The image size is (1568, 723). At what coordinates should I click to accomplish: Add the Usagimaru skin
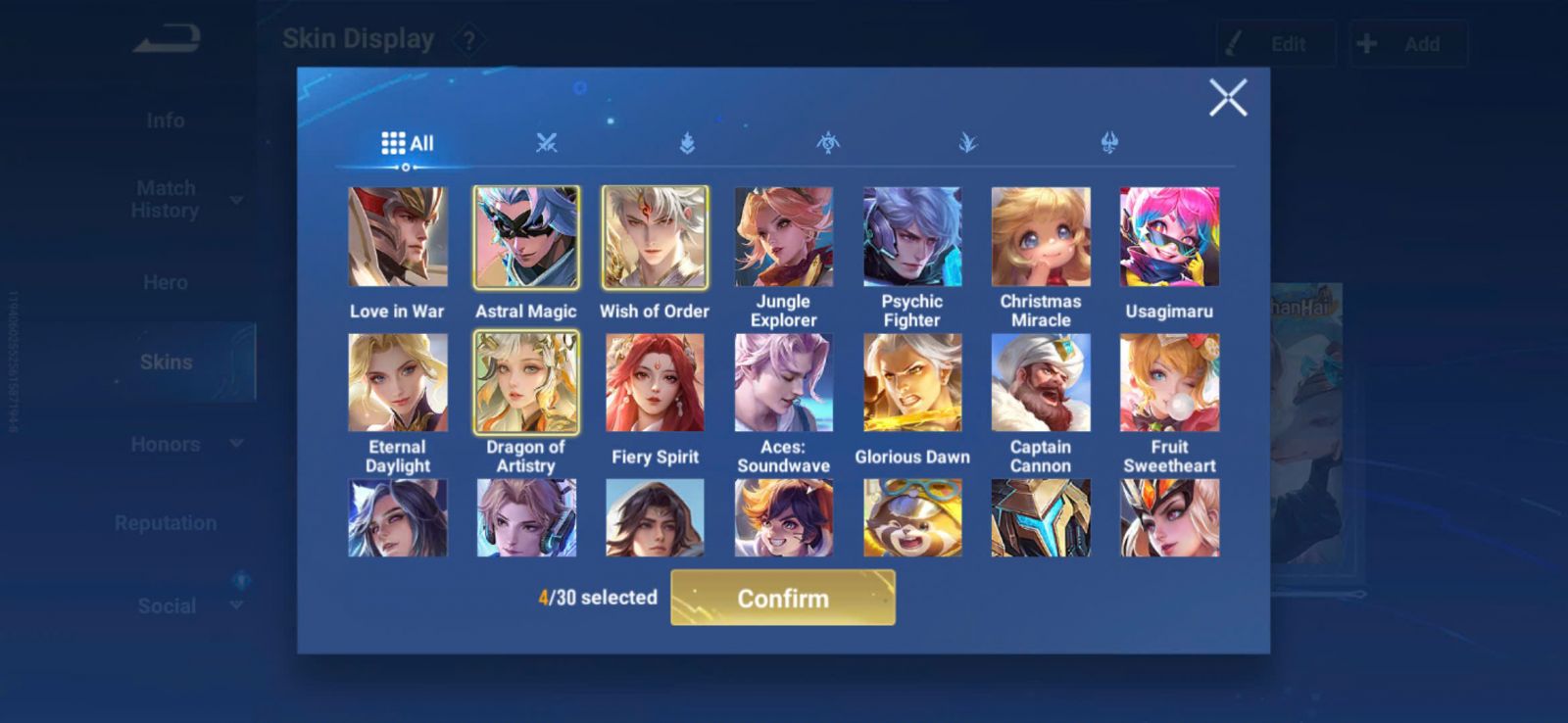[x=1169, y=237]
